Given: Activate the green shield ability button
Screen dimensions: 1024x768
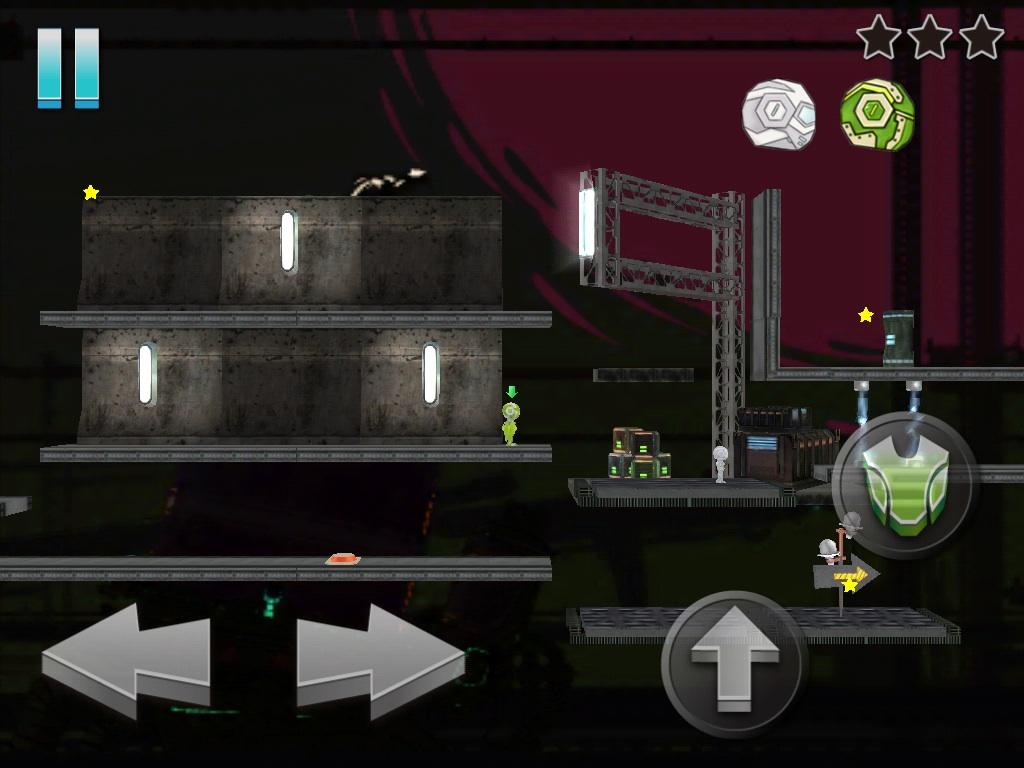Looking at the screenshot, I should click(904, 485).
